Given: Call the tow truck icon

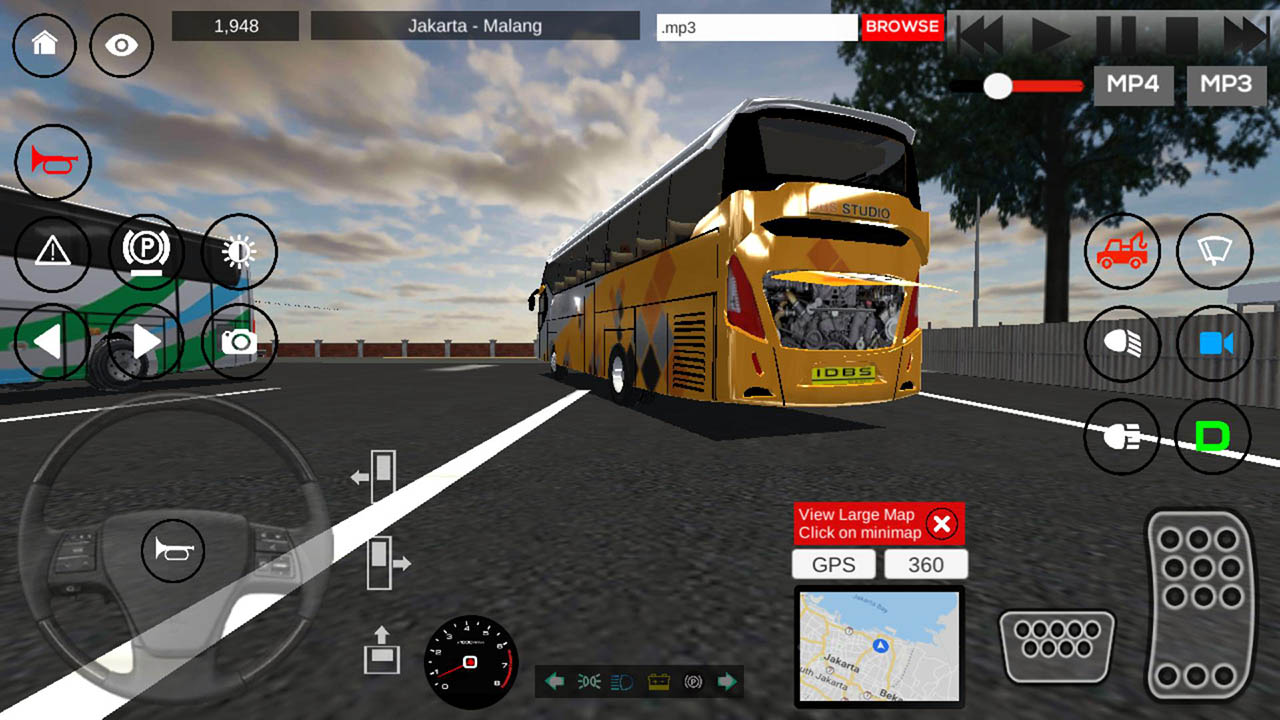Looking at the screenshot, I should [x=1122, y=252].
